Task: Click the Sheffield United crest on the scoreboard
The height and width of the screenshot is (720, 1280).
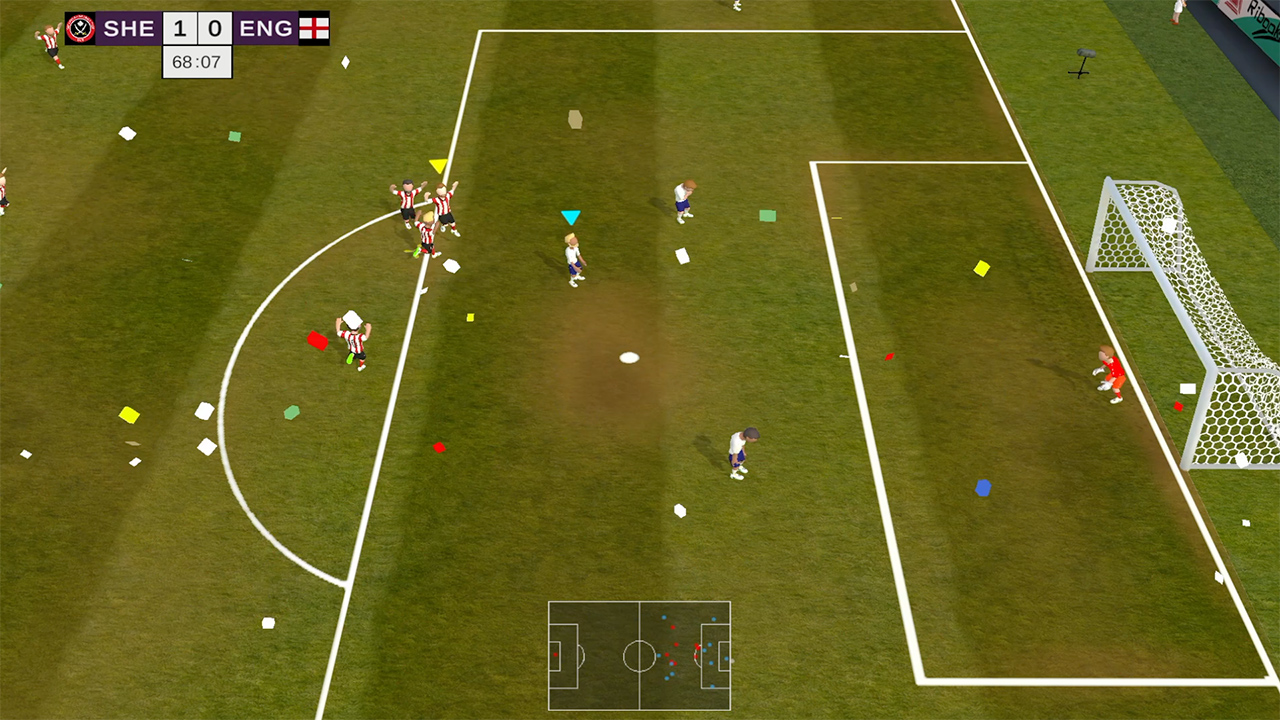Action: (x=80, y=27)
